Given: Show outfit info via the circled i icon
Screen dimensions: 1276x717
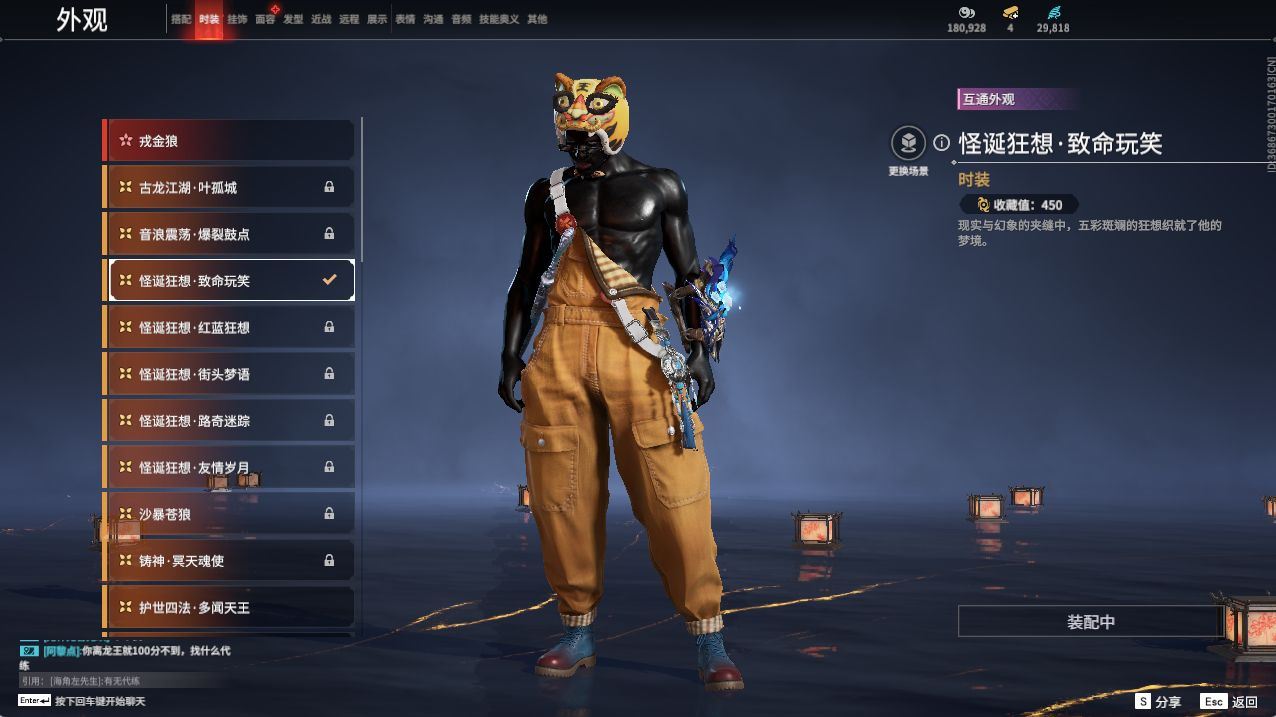Looking at the screenshot, I should click(x=941, y=142).
